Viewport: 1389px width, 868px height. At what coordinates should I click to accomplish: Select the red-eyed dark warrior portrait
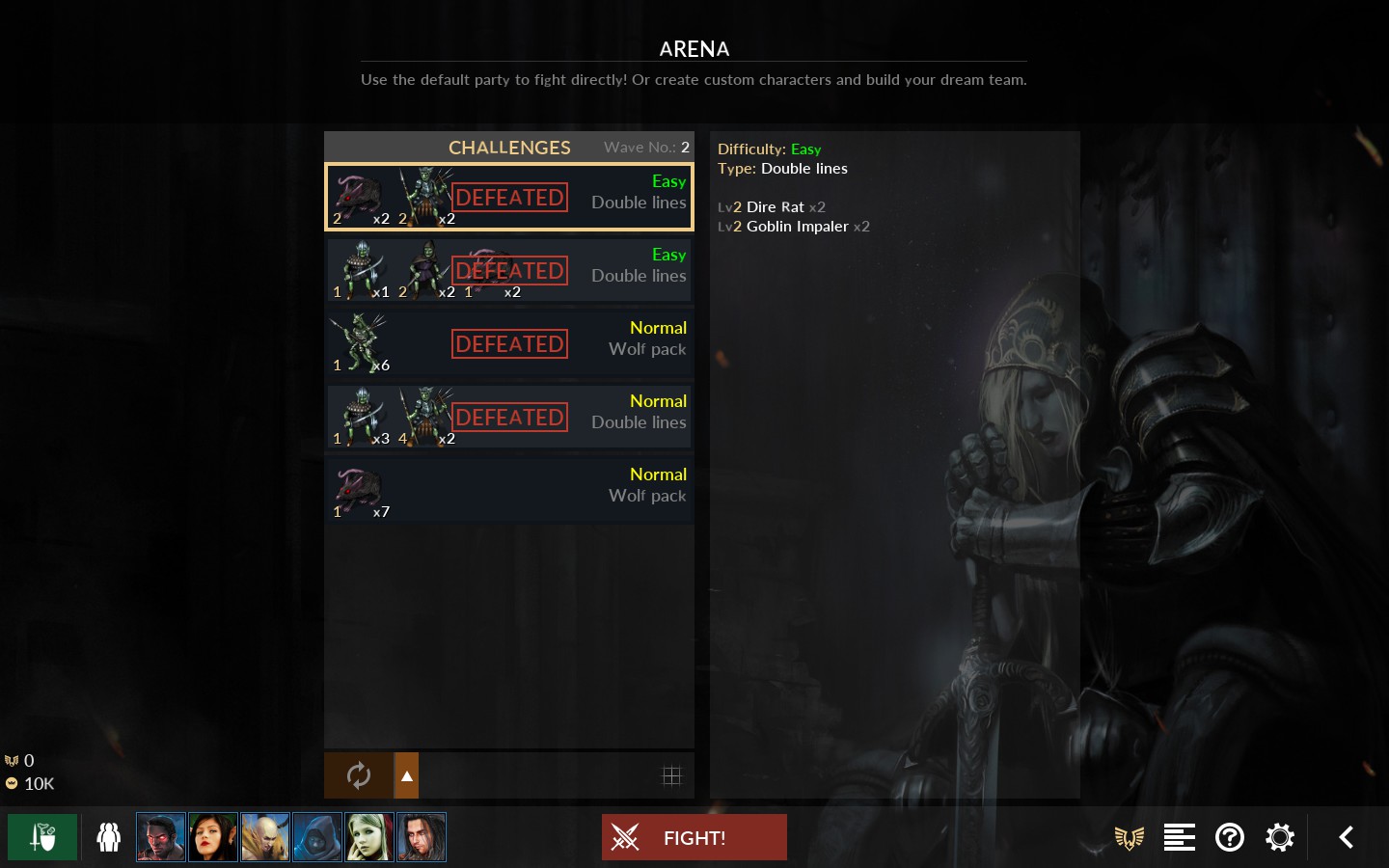[x=161, y=837]
